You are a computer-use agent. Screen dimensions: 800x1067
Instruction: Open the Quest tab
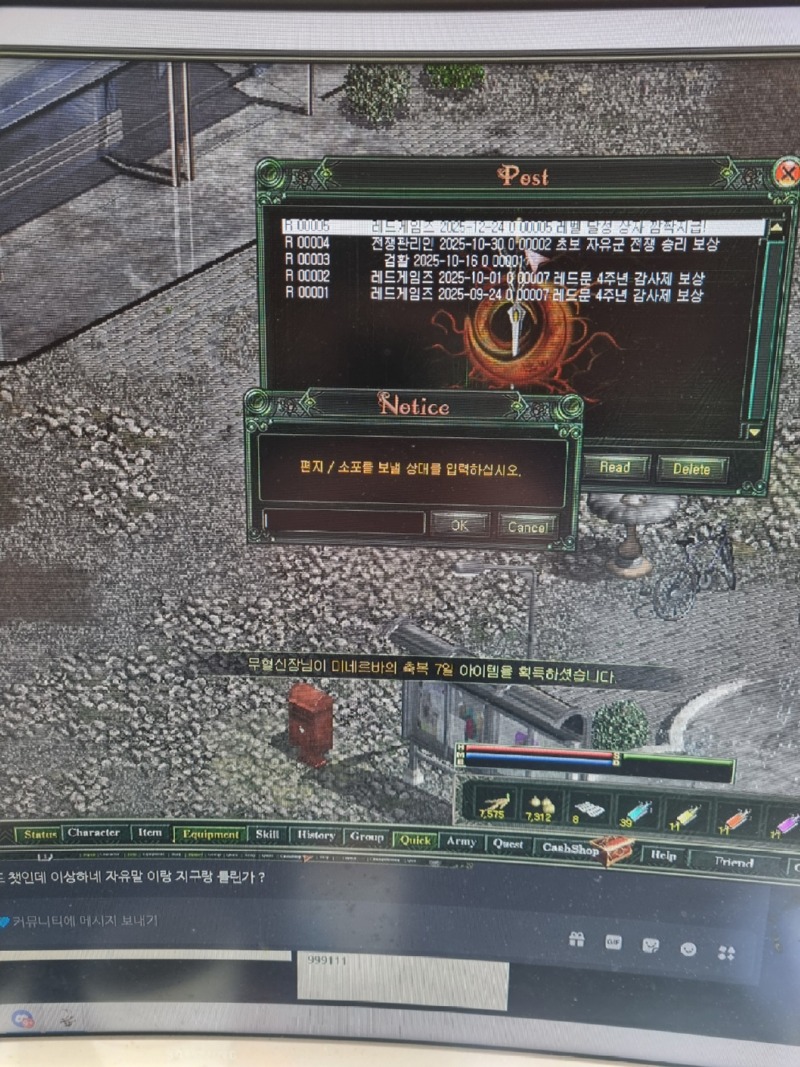coord(507,844)
